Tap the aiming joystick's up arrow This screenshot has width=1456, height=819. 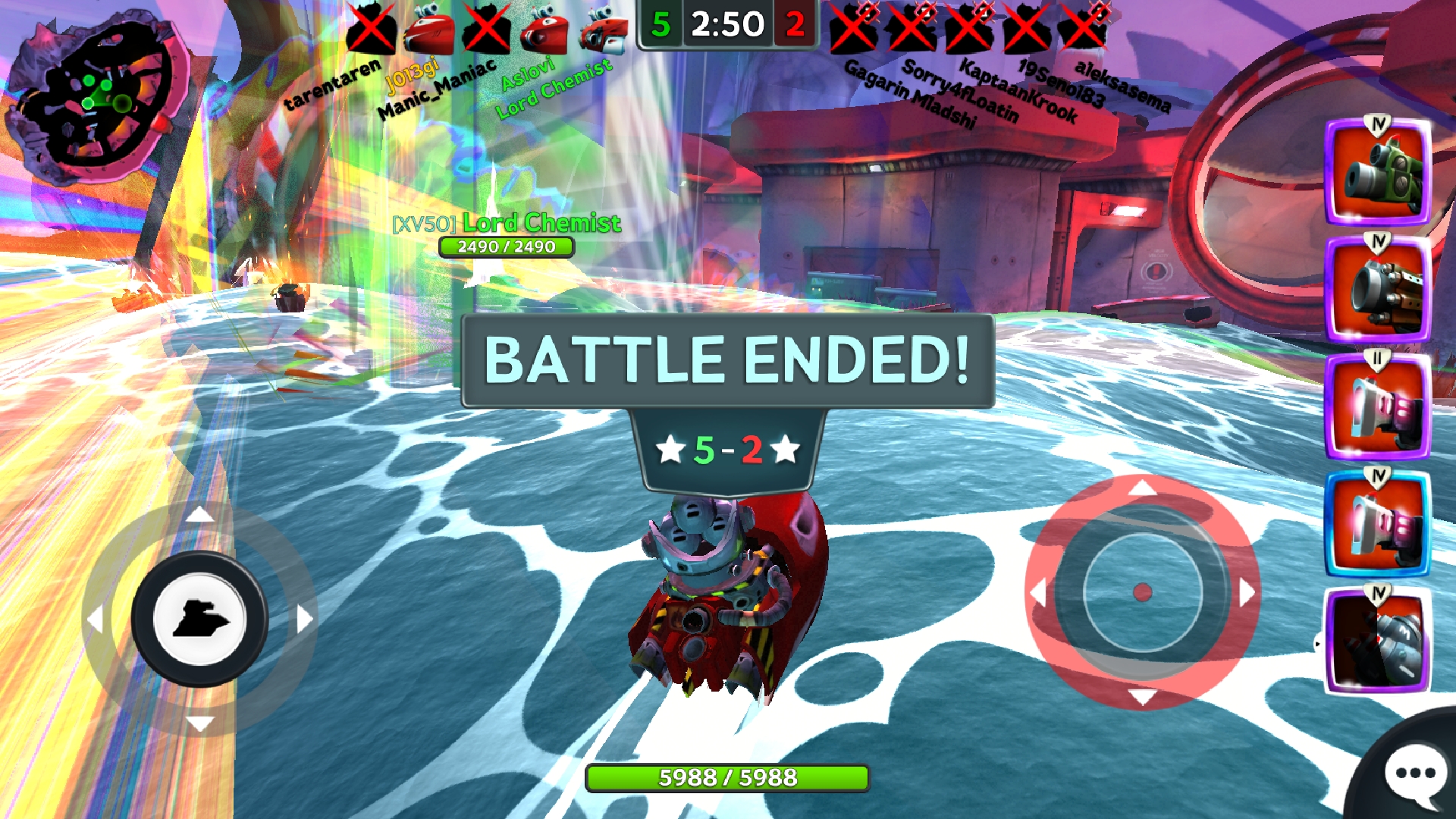tap(1142, 488)
